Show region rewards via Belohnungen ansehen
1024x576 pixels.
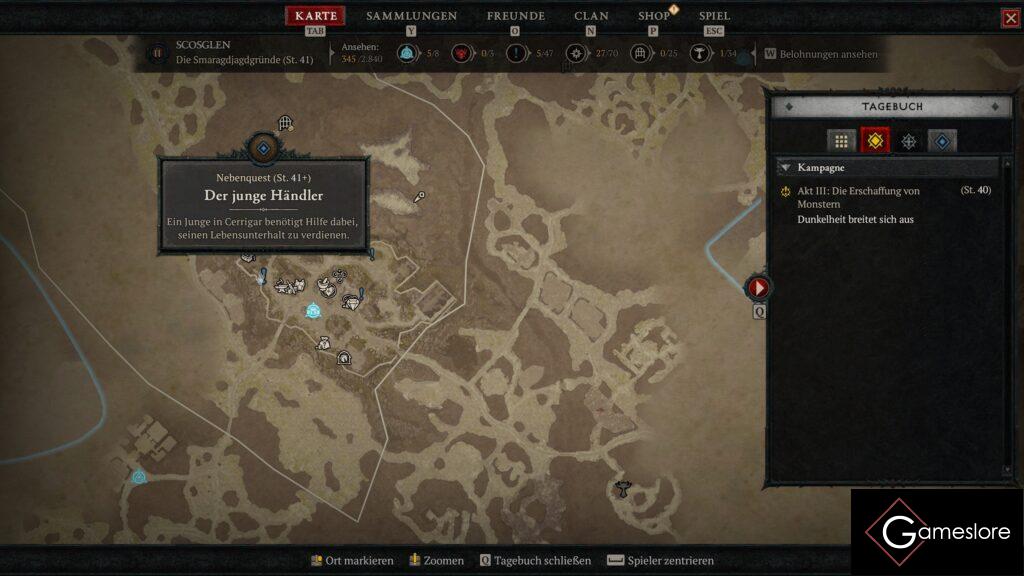pyautogui.click(x=822, y=54)
